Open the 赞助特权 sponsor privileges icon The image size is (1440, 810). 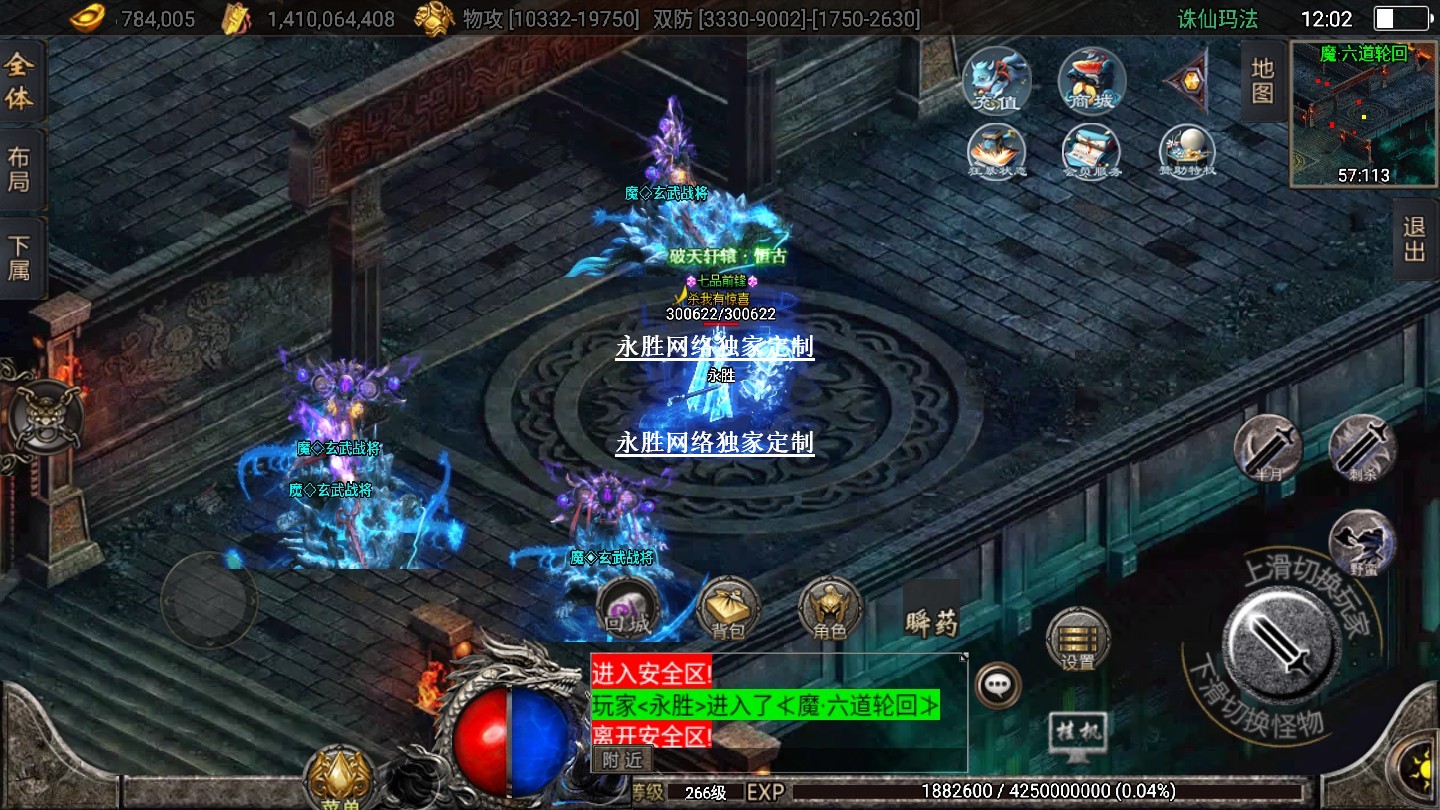tap(1187, 153)
